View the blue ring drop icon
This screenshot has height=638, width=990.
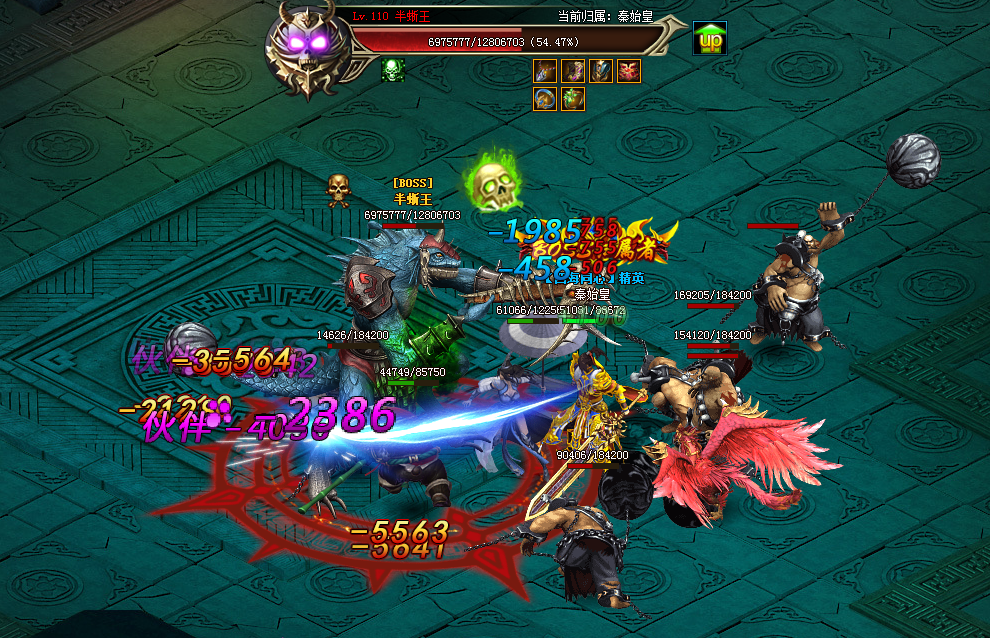[x=545, y=99]
